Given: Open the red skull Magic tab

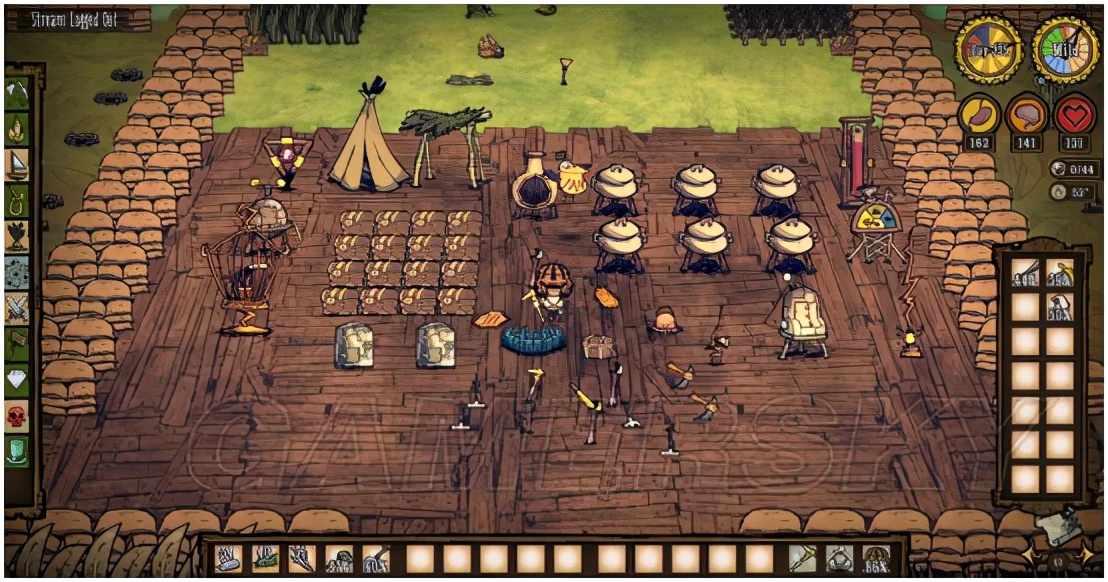Looking at the screenshot, I should pos(17,415).
